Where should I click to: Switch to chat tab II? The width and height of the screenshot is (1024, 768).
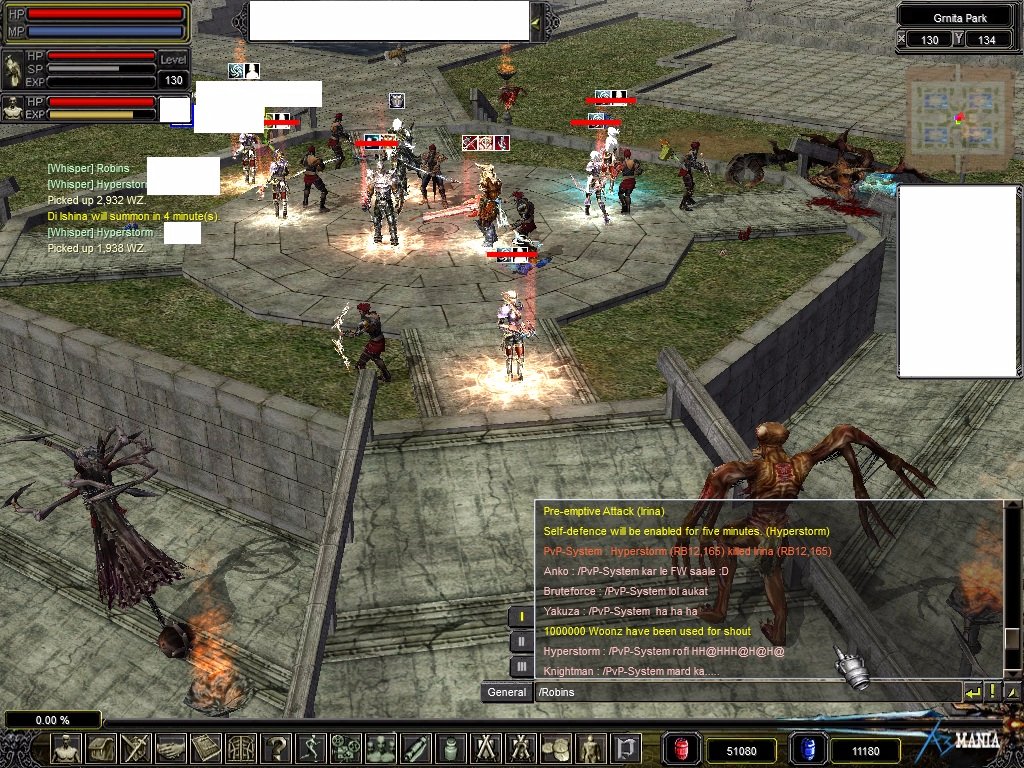click(x=521, y=641)
